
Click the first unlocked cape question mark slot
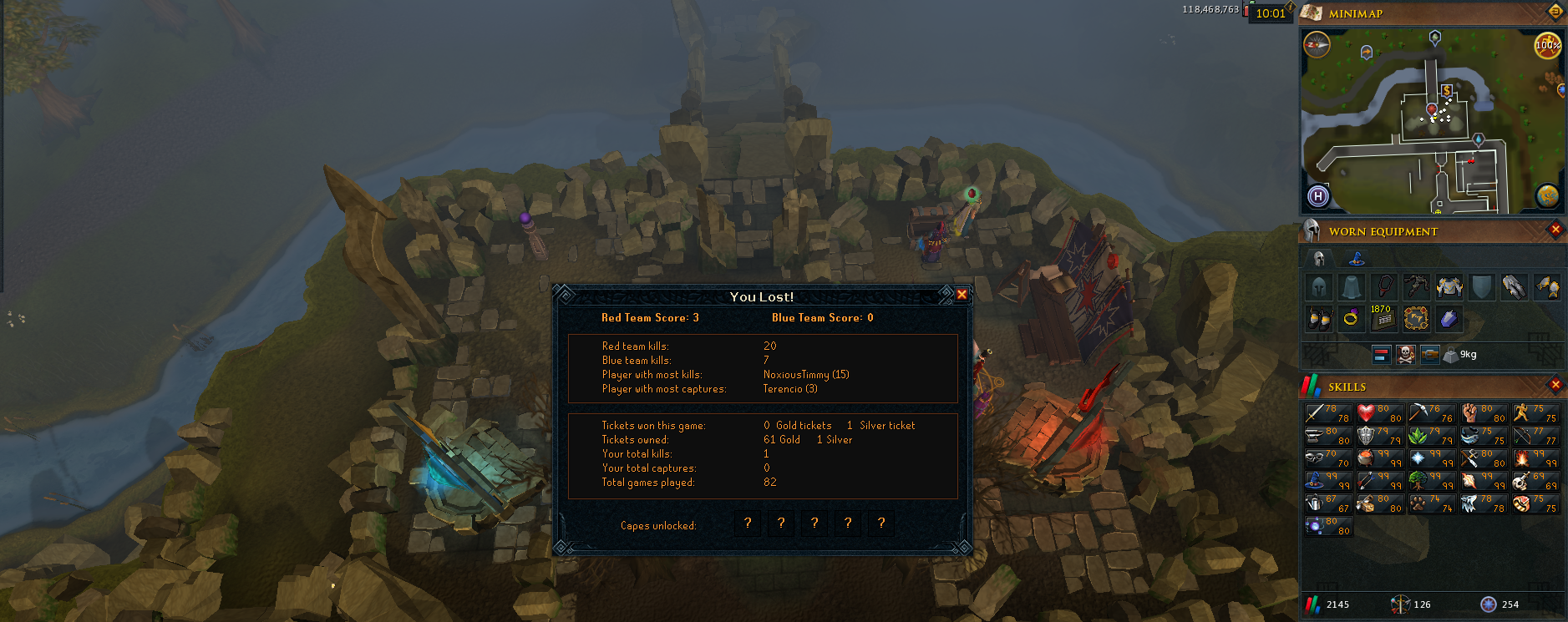pos(748,523)
